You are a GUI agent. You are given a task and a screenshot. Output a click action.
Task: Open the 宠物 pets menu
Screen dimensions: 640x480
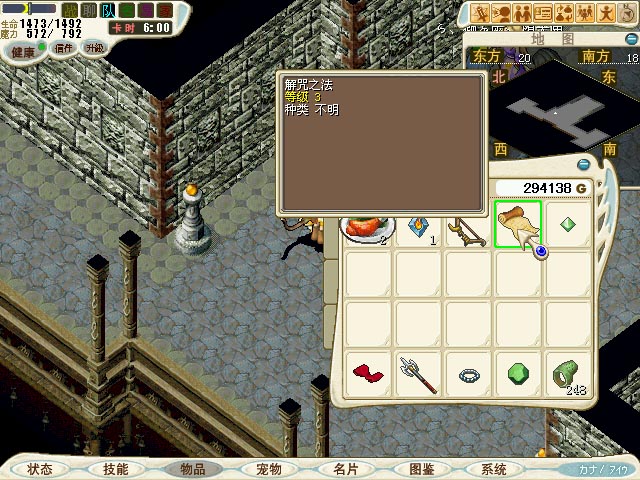click(x=268, y=468)
